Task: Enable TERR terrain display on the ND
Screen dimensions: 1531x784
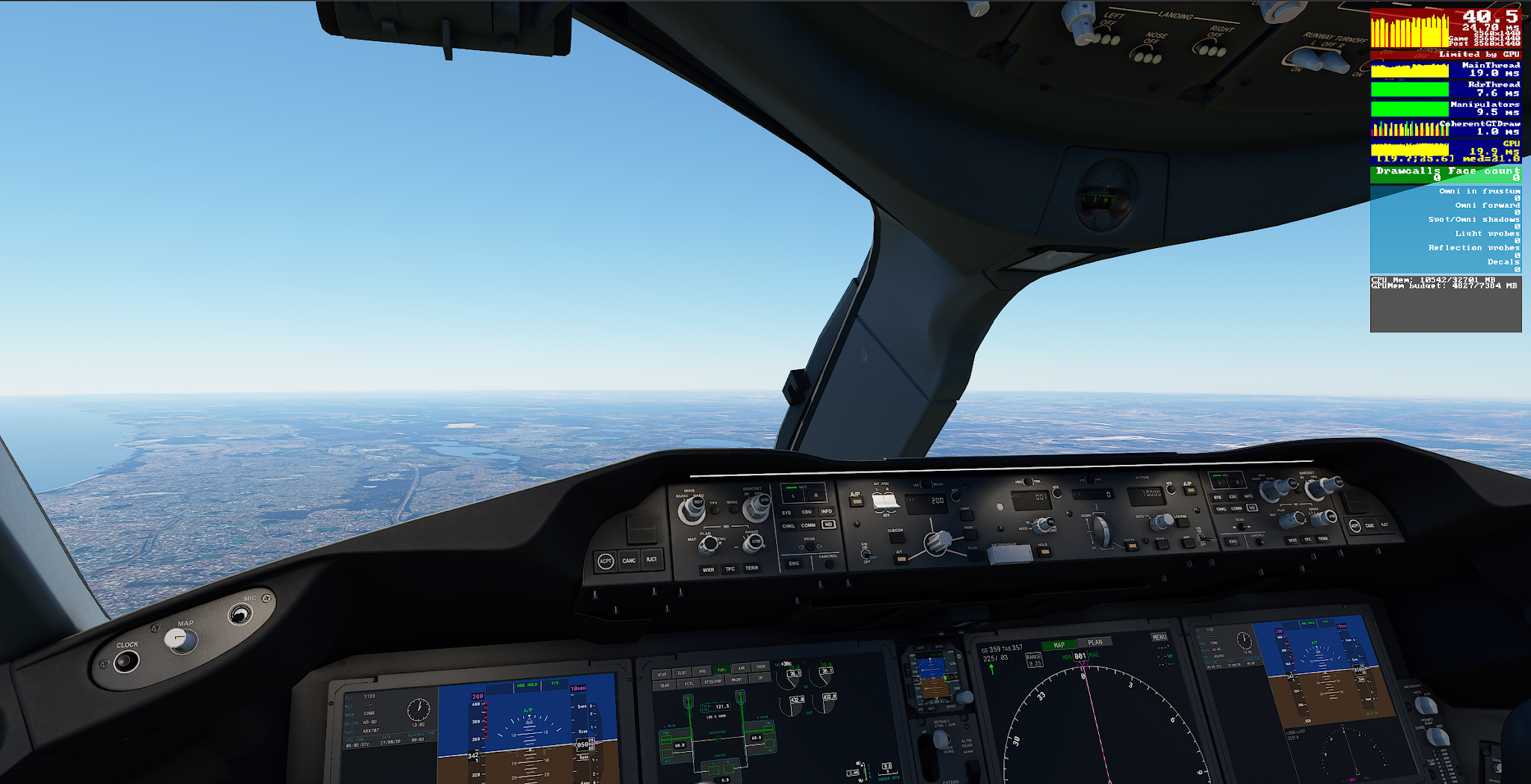Action: (x=753, y=569)
